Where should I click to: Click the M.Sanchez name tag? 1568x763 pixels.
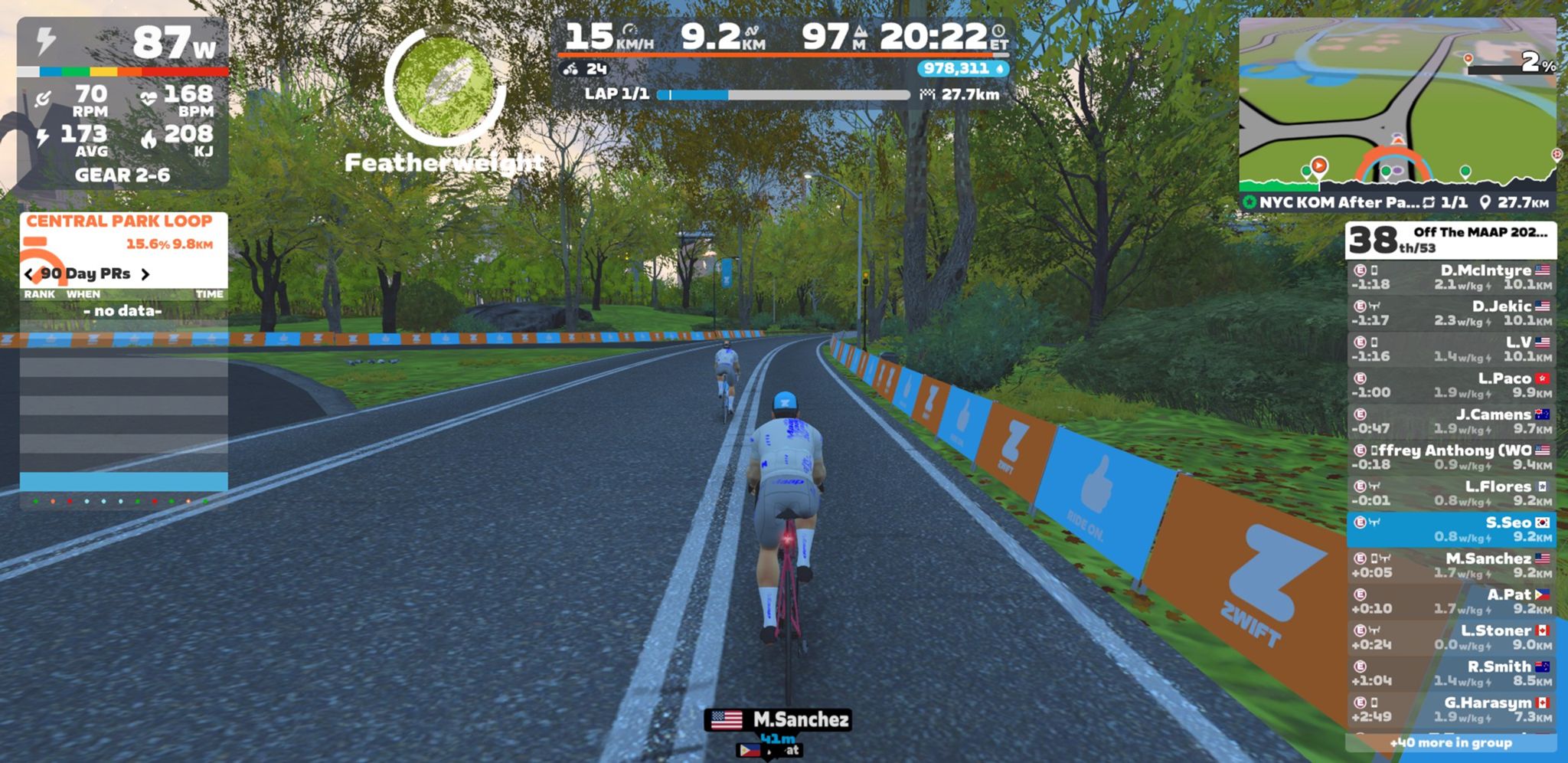(778, 720)
